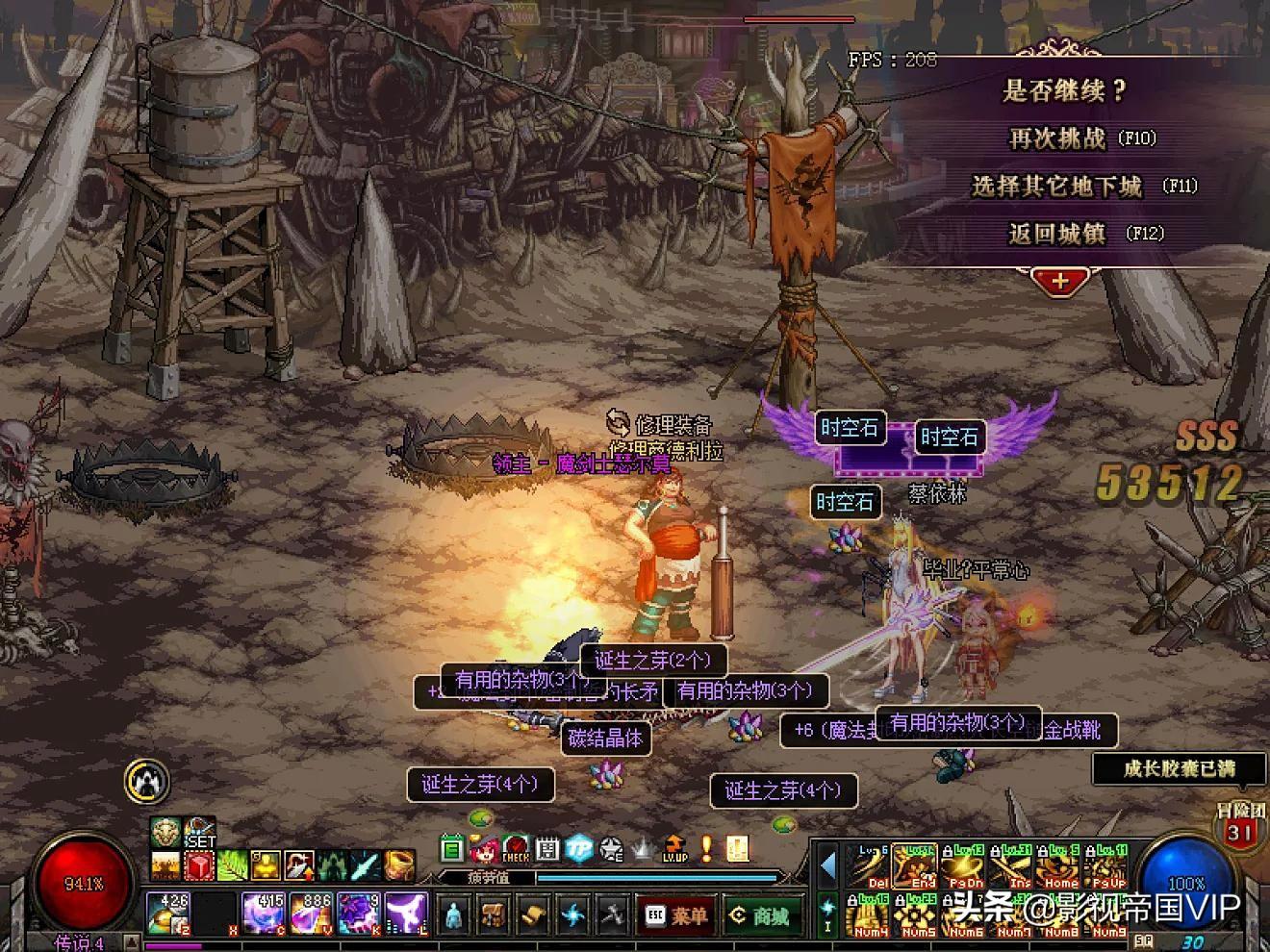
Task: Click the blue left arrow beside skill bar
Action: (x=827, y=865)
